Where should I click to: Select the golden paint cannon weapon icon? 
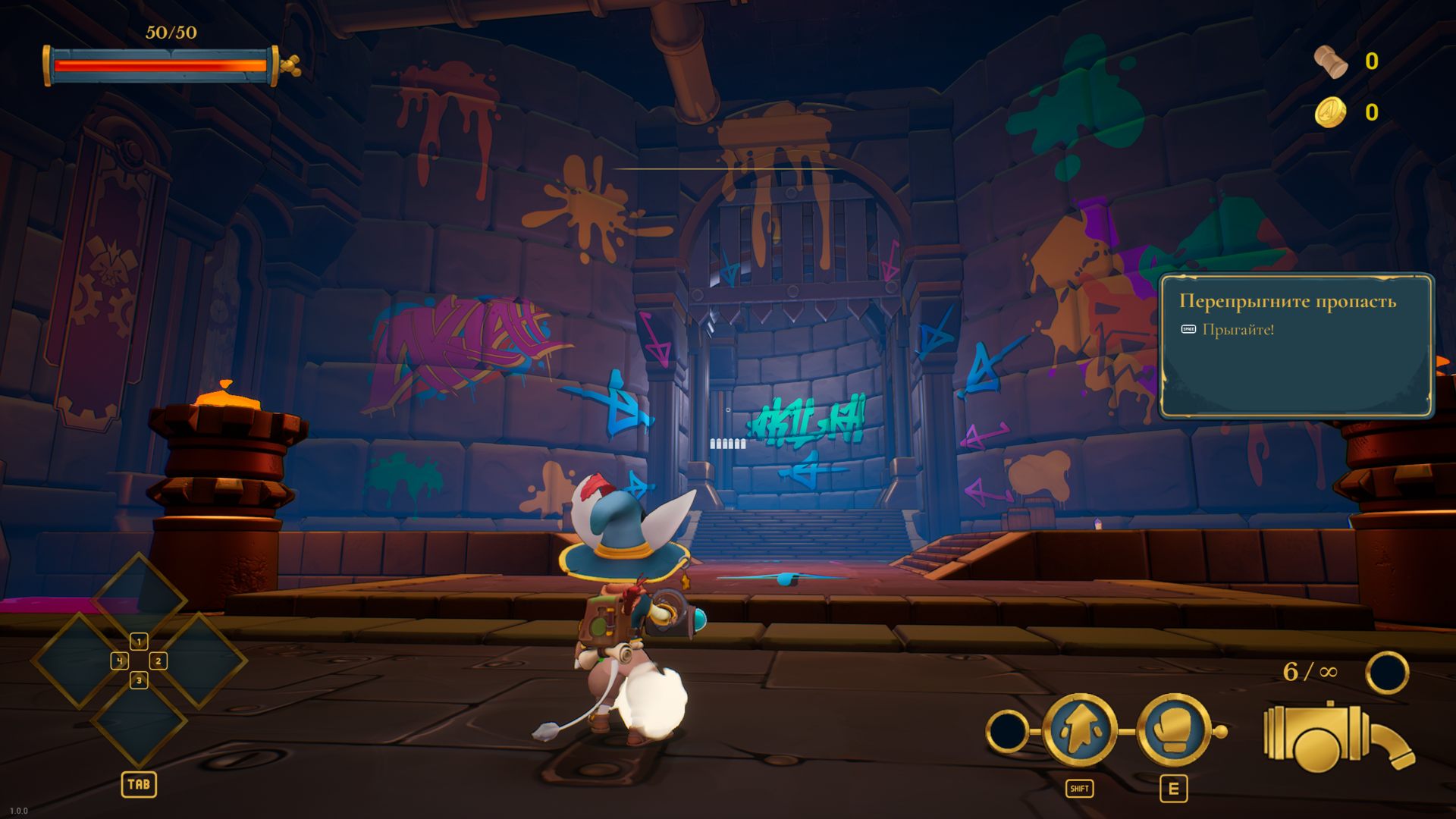click(1336, 738)
